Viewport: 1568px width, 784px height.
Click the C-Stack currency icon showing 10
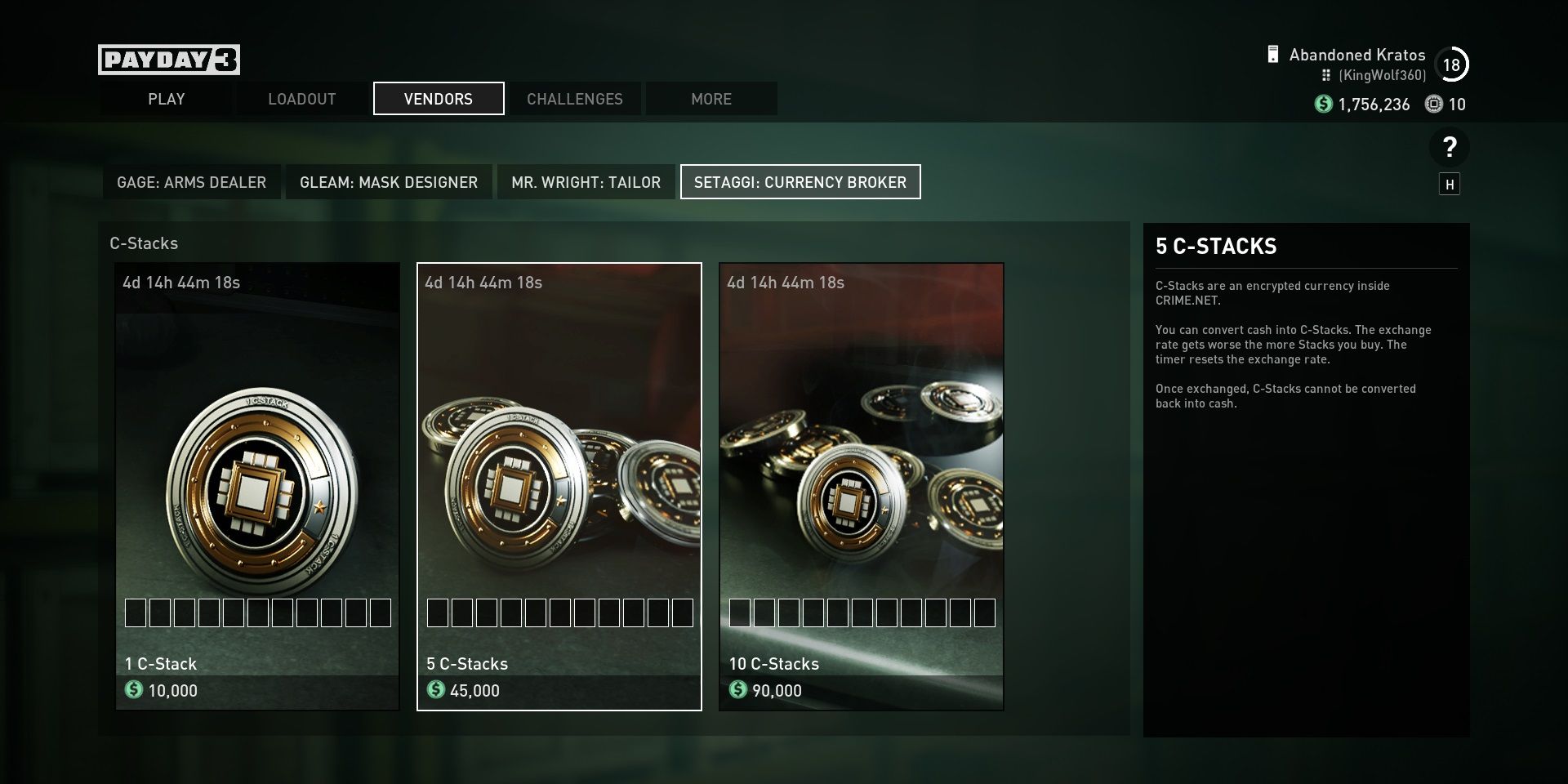(1432, 105)
